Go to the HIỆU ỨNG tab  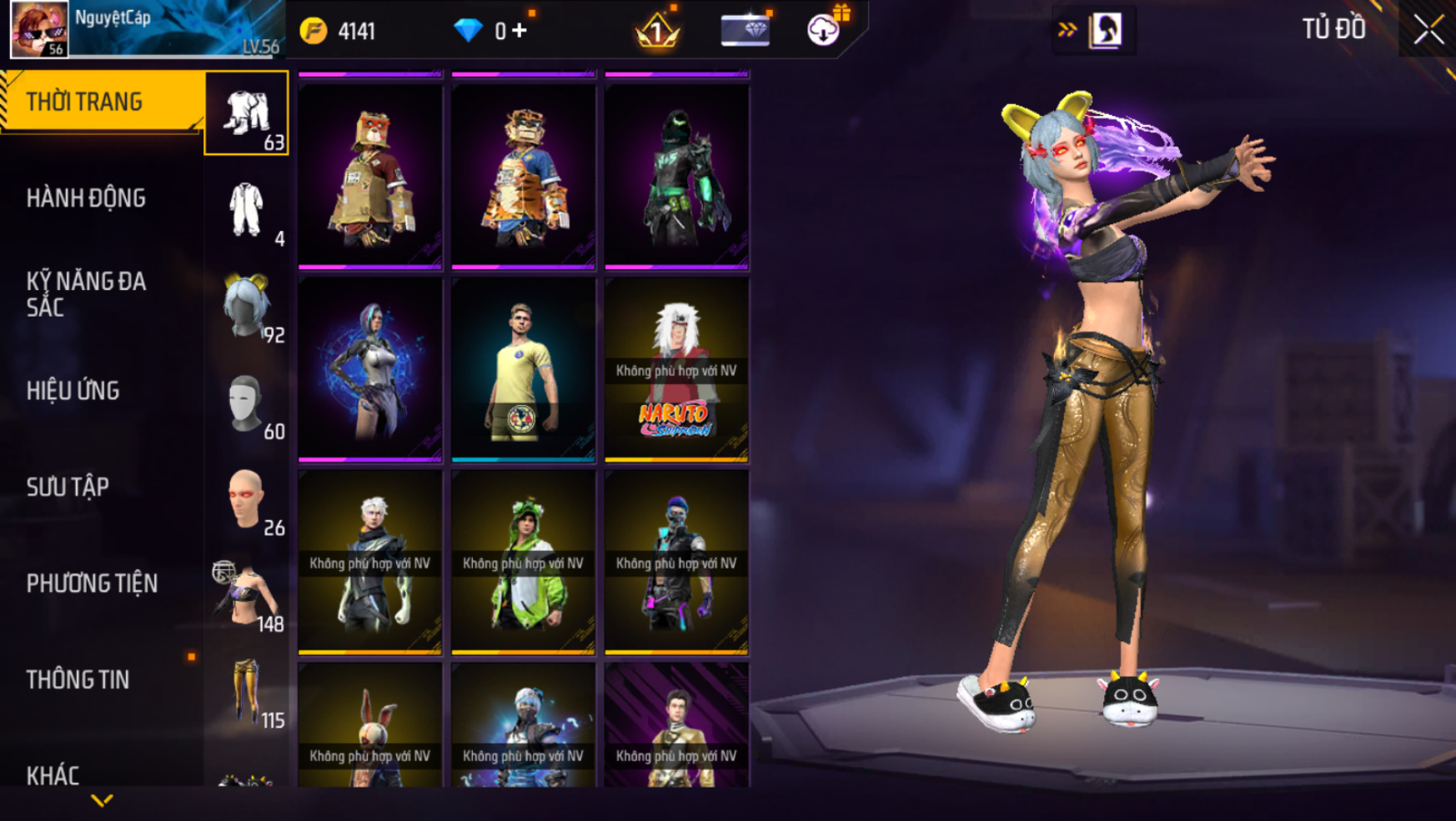coord(73,391)
